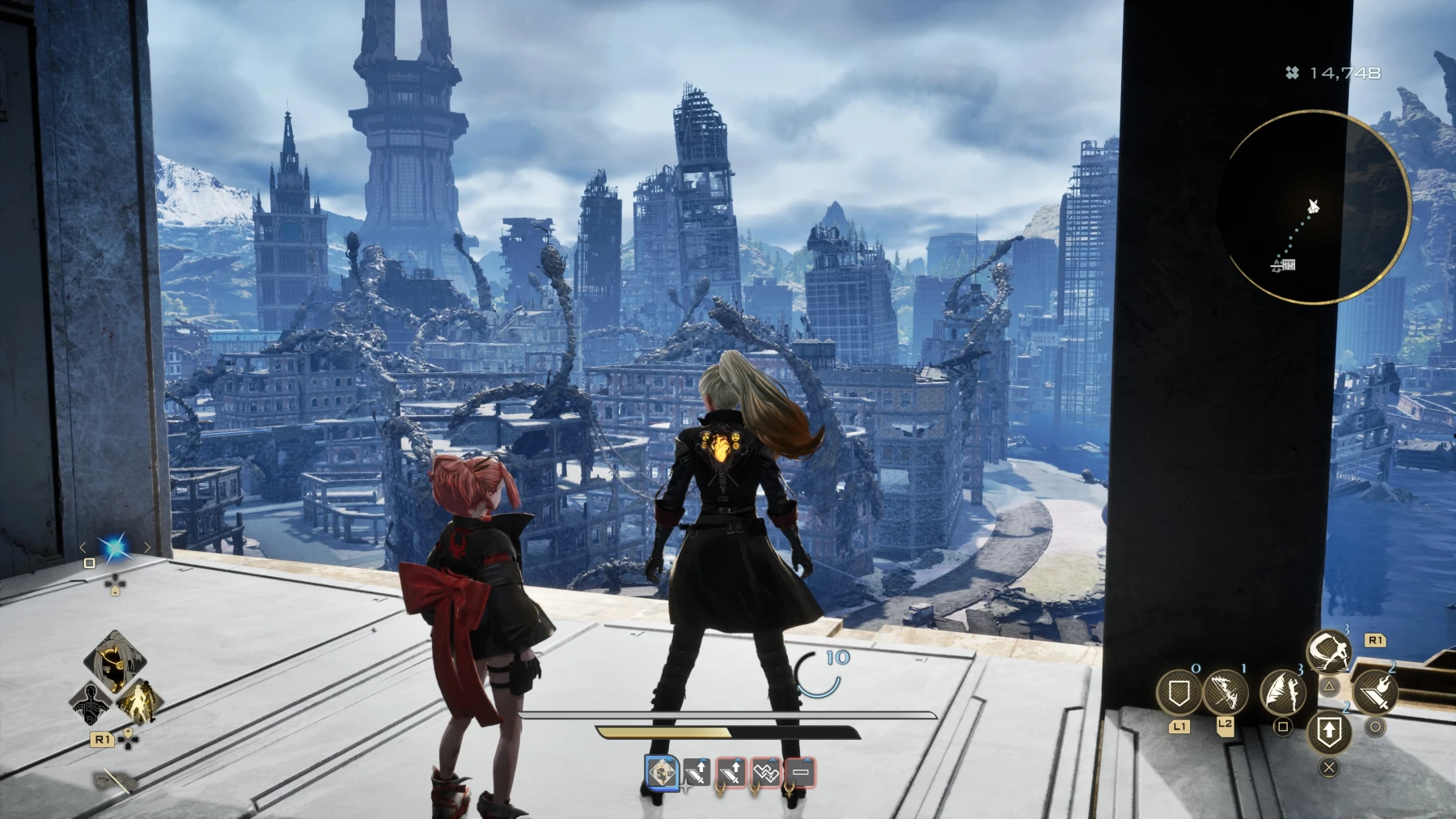The image size is (1456, 819).
Task: Use the shield with up-arrow ability
Action: [x=1328, y=732]
